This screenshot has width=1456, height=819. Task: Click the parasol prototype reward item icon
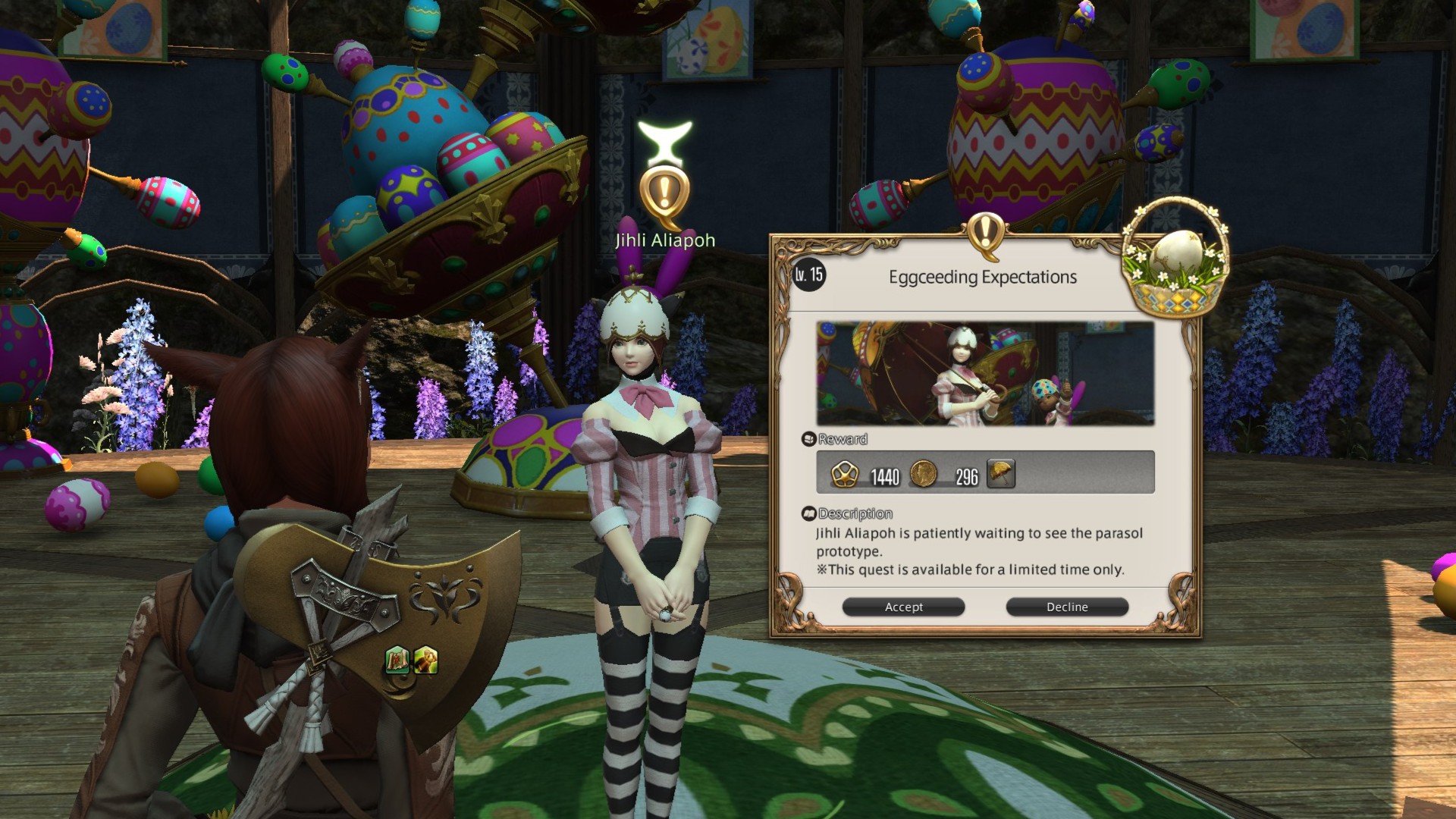click(1001, 474)
